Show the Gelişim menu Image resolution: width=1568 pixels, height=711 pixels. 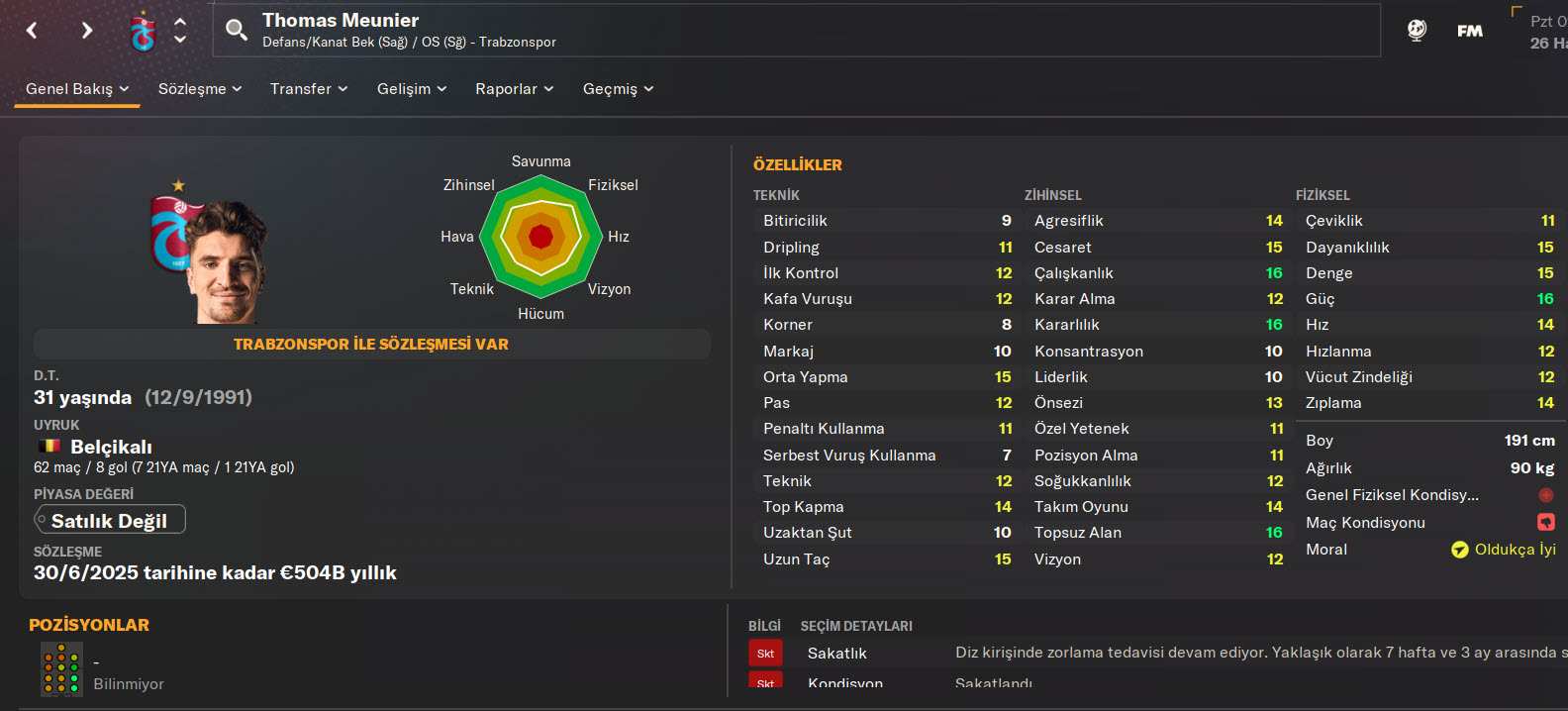tap(412, 89)
